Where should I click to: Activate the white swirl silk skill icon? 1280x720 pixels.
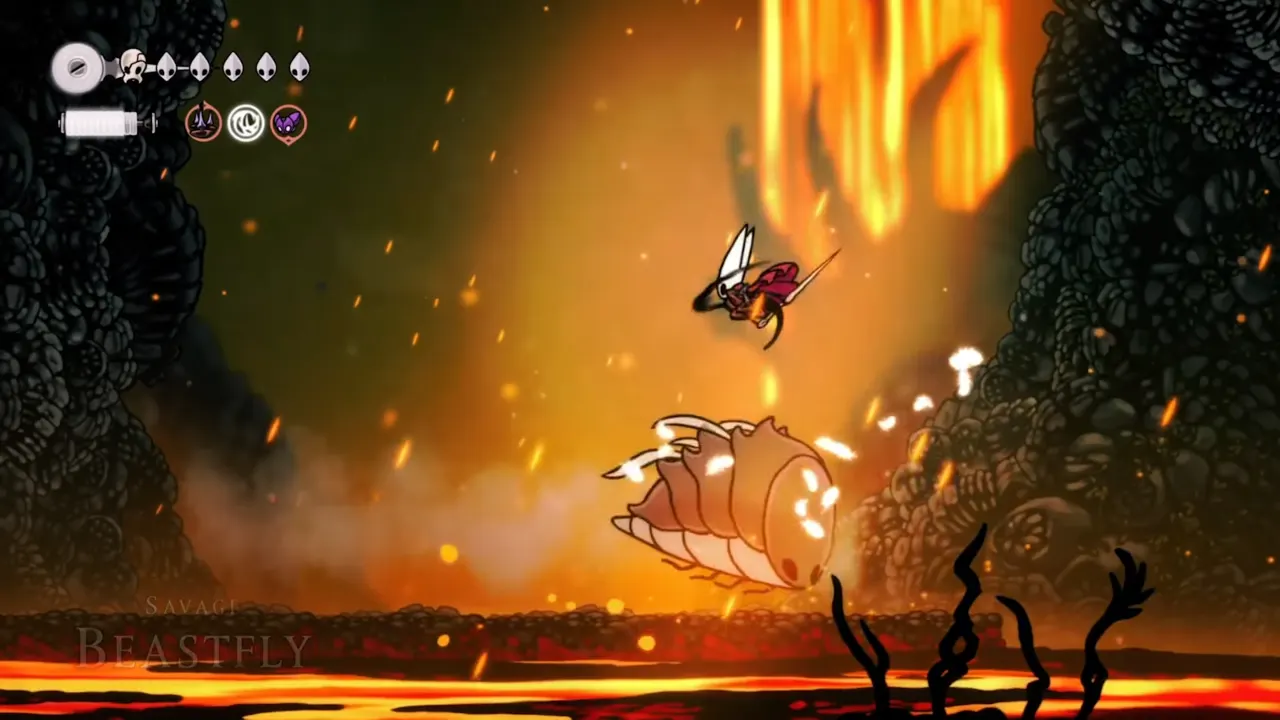pos(246,123)
